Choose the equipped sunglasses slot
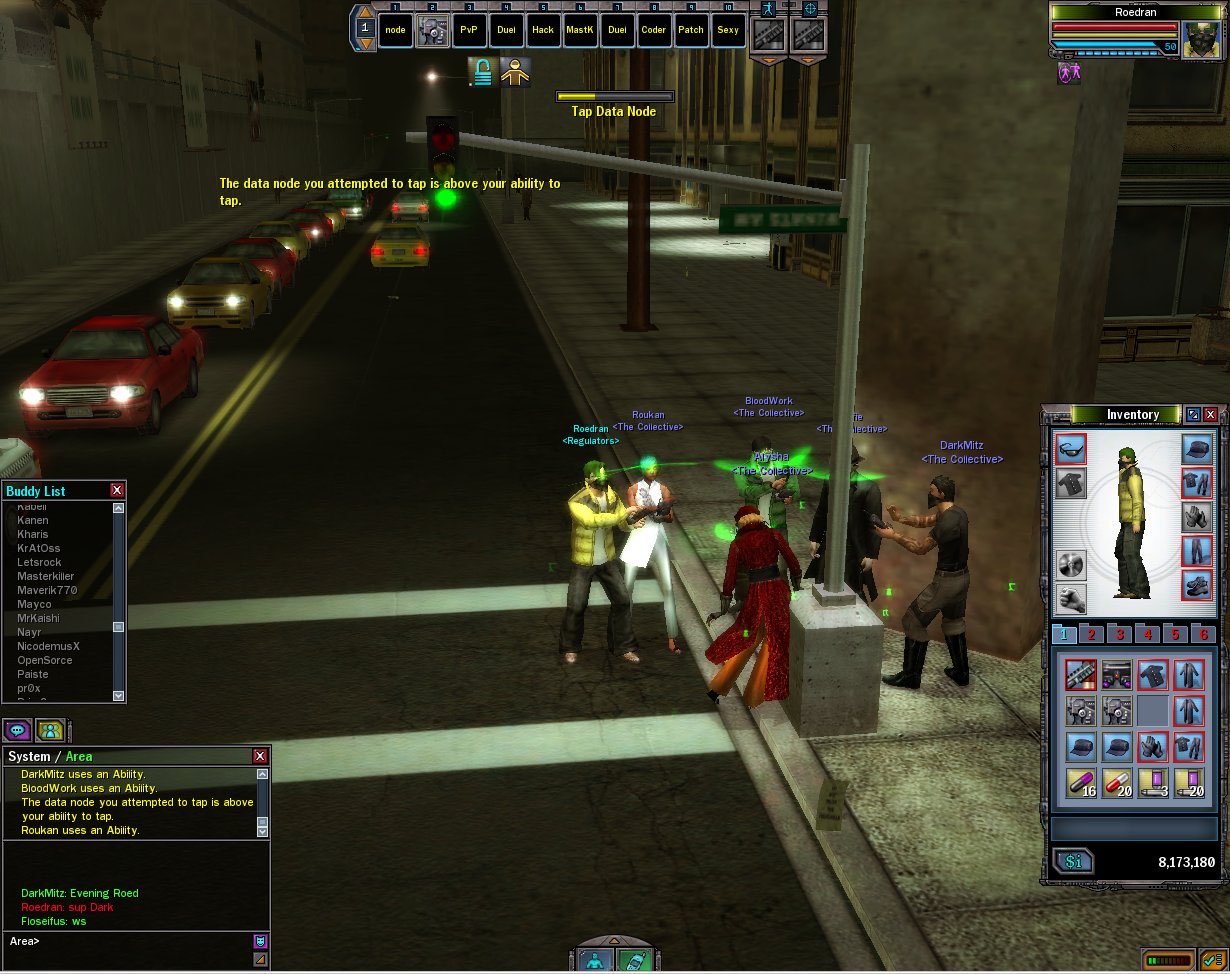 click(1071, 449)
